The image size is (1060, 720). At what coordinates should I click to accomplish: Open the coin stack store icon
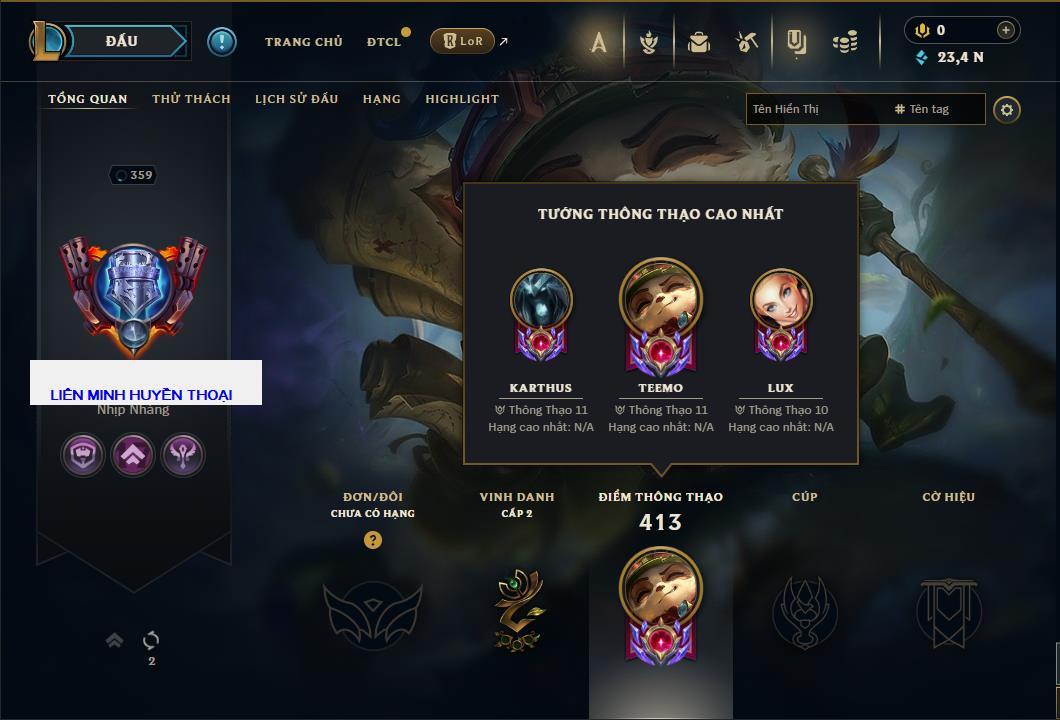point(846,42)
